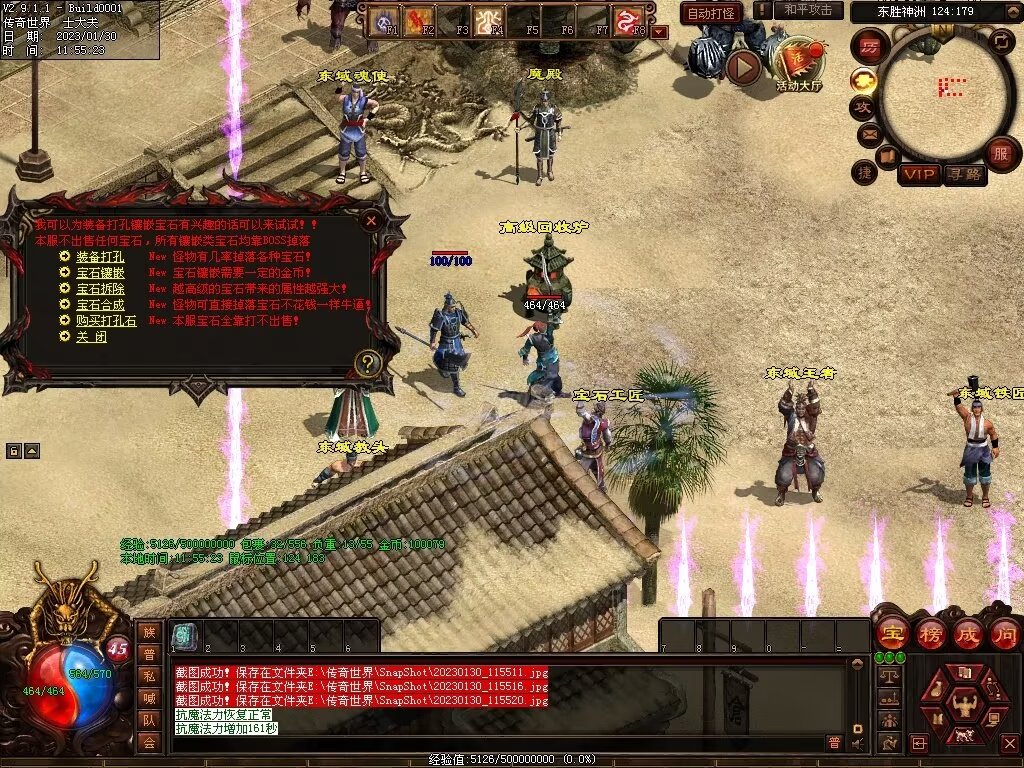Screen dimensions: 1024x768
Task: Open the 活动大厅 activity hall
Action: click(797, 62)
